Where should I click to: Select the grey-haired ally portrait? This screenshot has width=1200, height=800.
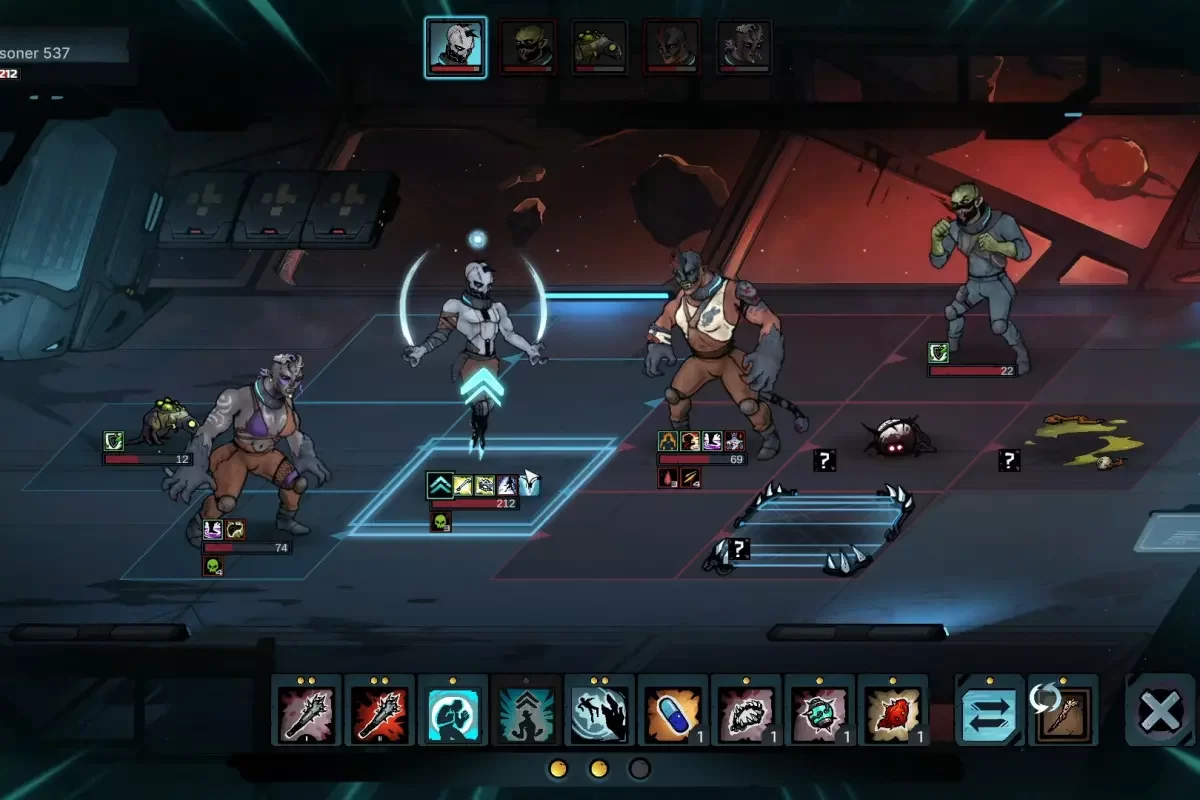pyautogui.click(x=744, y=47)
